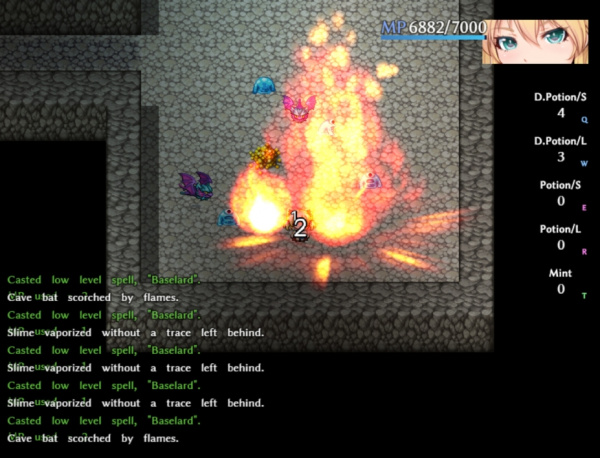Viewport: 600px width, 458px height.
Task: Activate the Potion/L quick slot
Action: [561, 237]
